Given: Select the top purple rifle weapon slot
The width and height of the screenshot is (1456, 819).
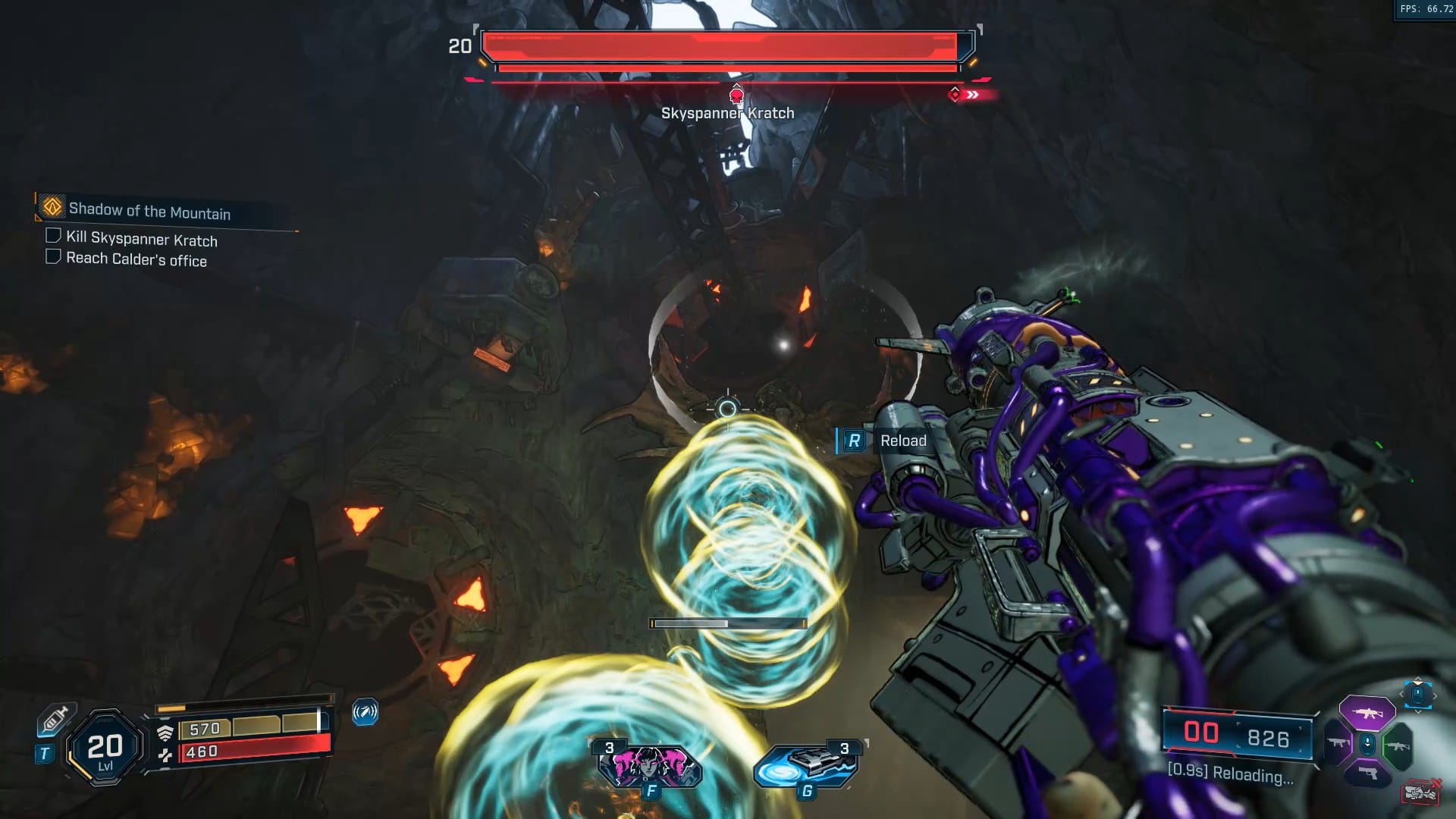Looking at the screenshot, I should coord(1367,713).
